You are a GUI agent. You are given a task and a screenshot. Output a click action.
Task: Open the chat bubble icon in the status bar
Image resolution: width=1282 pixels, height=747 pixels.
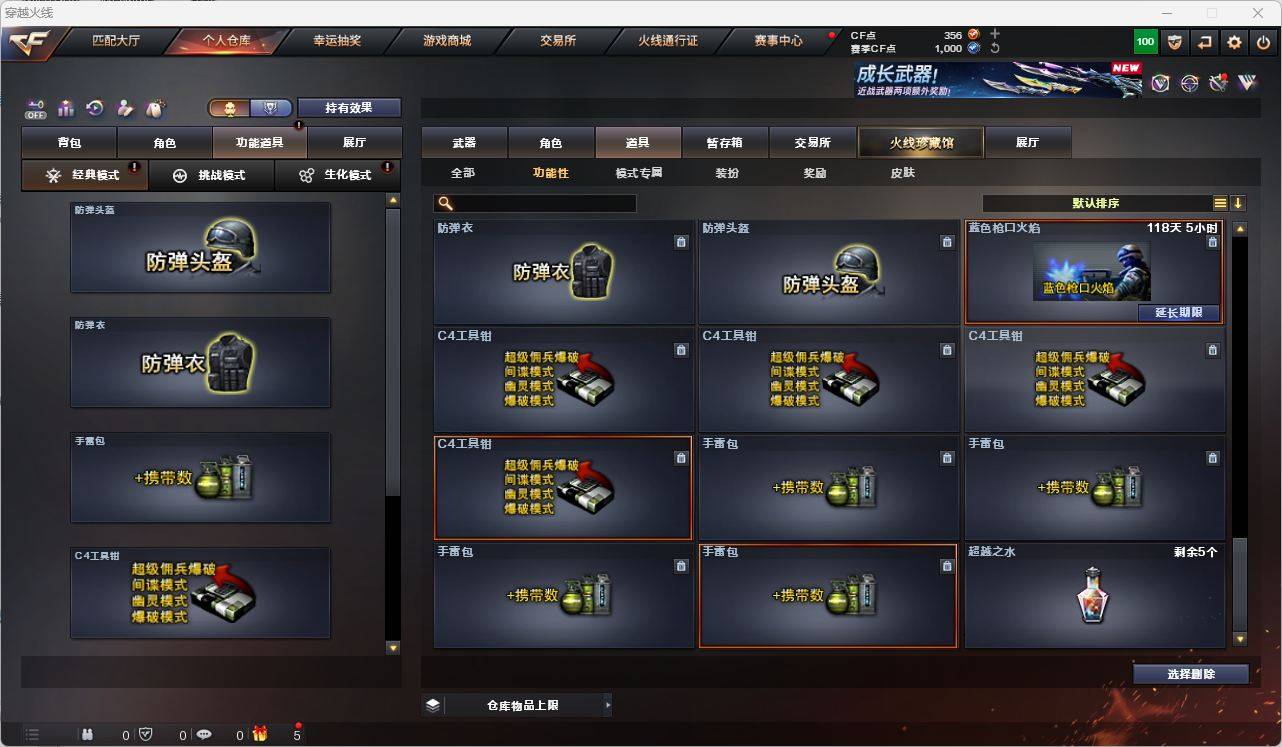click(x=203, y=735)
